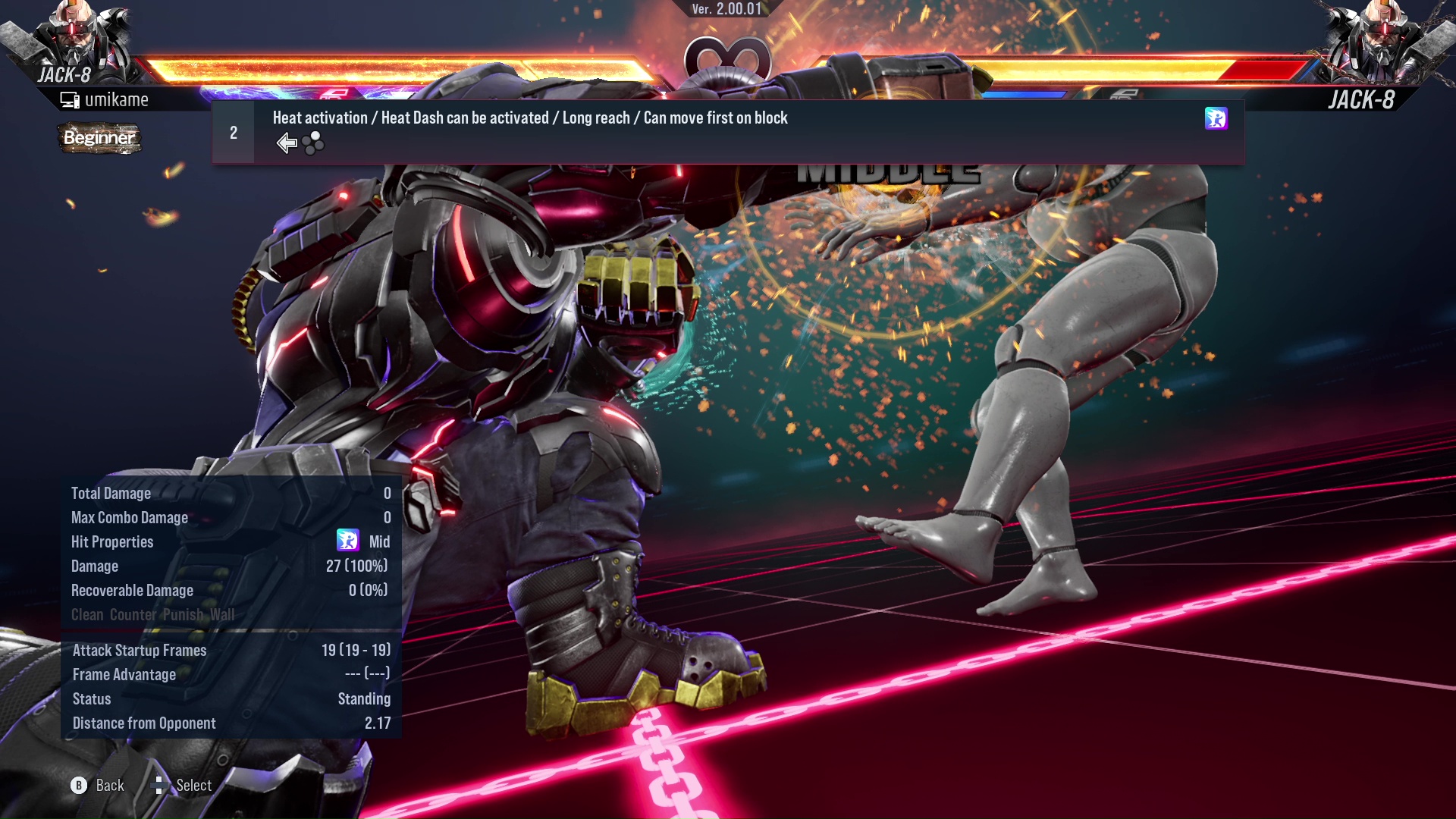Click the Heat activation icon on combo row 2
Screen dimensions: 1456x819
pyautogui.click(x=1216, y=119)
